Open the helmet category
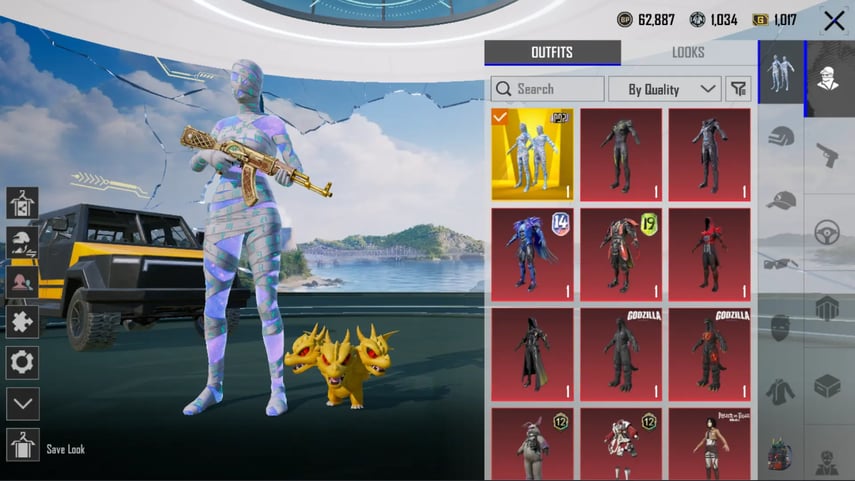855x481 pixels. point(782,137)
